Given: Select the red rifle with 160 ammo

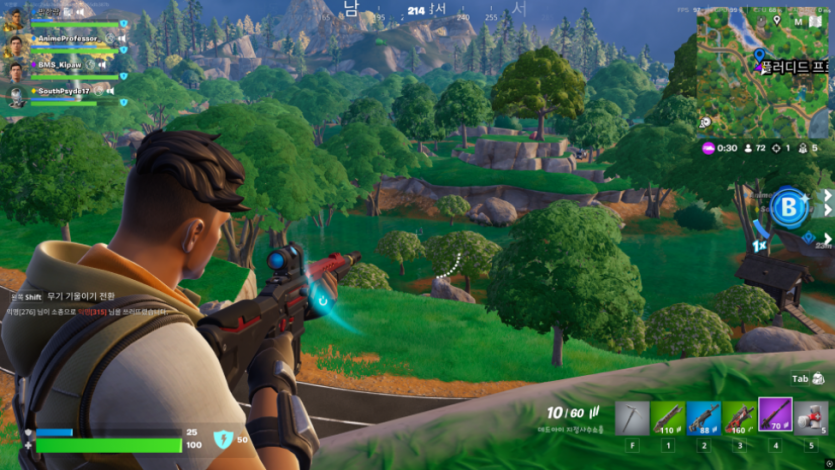Looking at the screenshot, I should 739,415.
